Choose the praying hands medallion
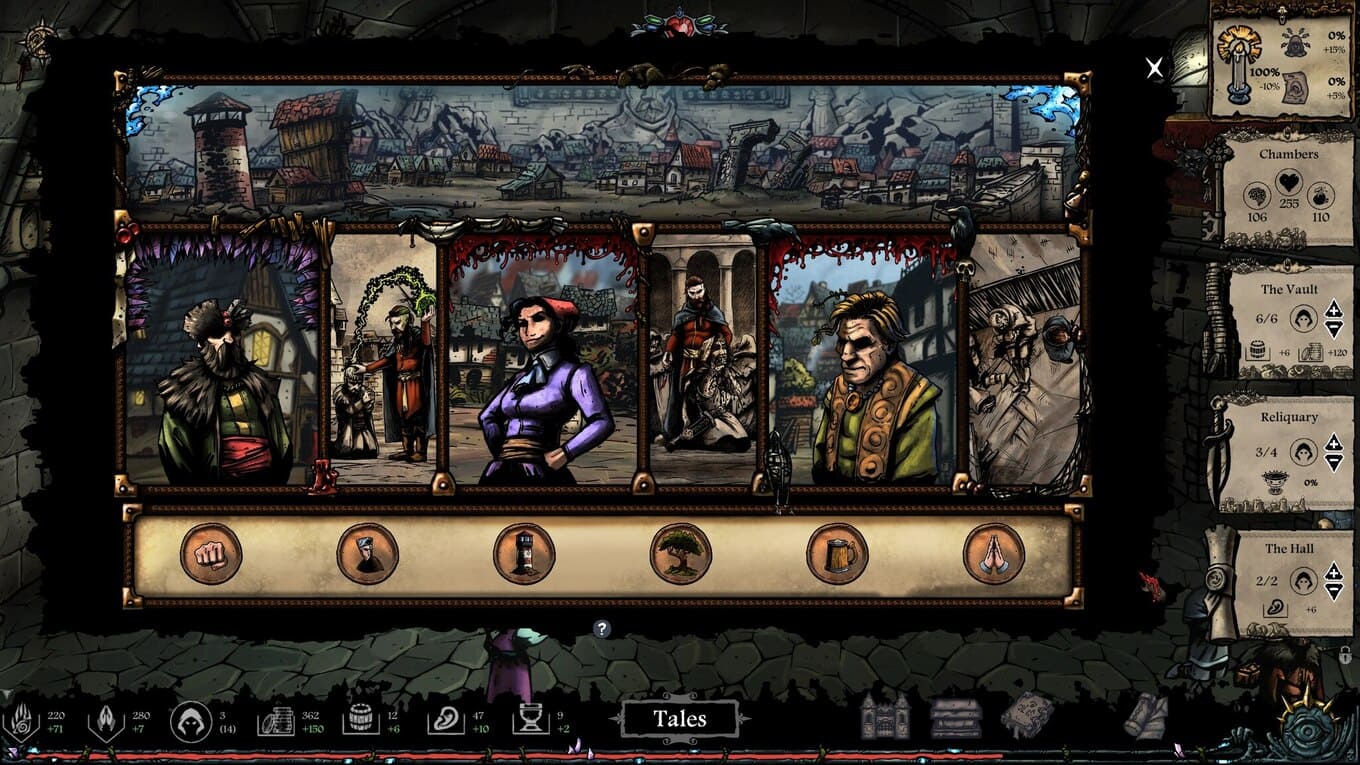This screenshot has height=765, width=1360. [994, 554]
